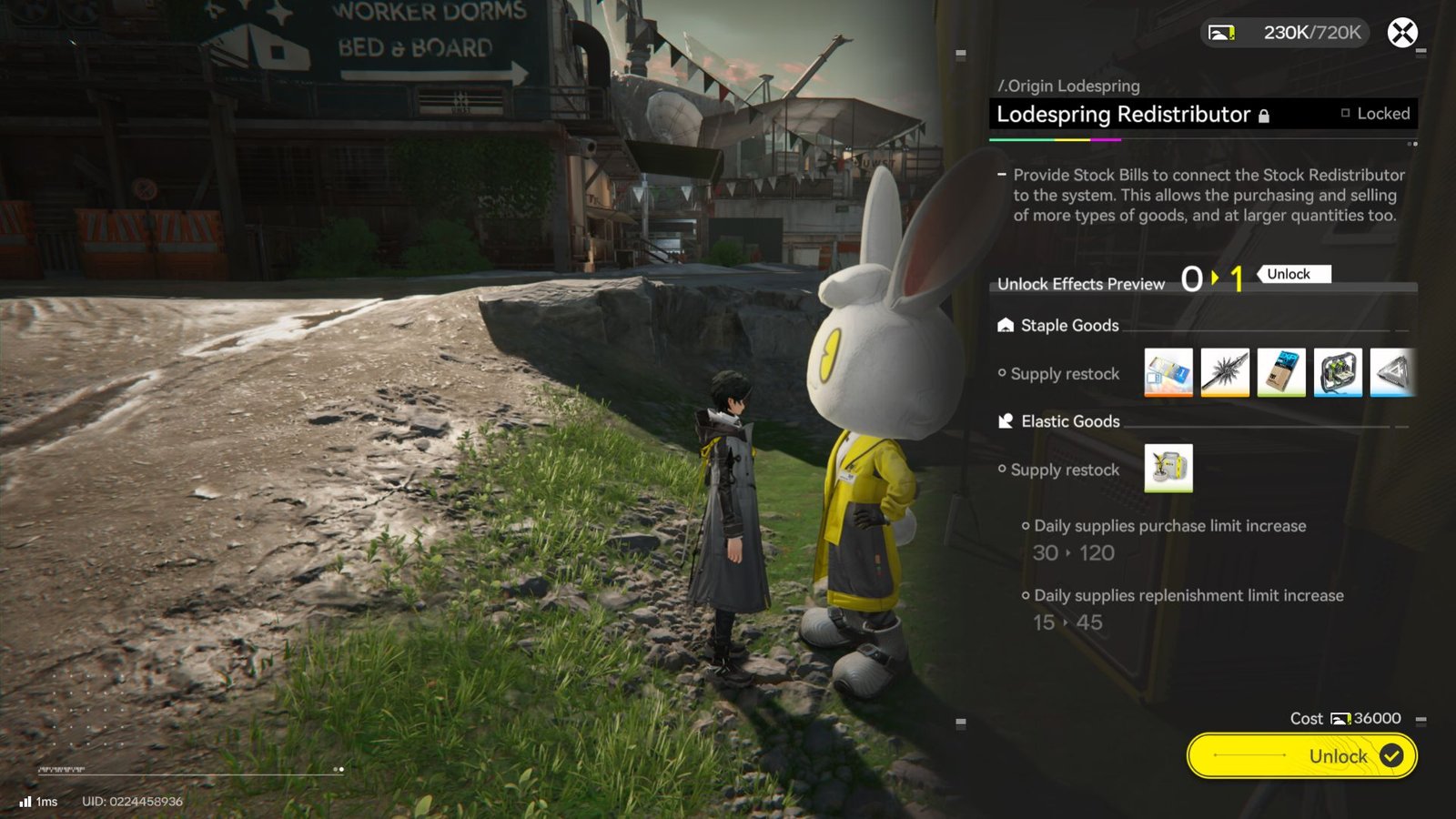The height and width of the screenshot is (819, 1456).
Task: Select the green machine frame item
Action: (x=1338, y=372)
